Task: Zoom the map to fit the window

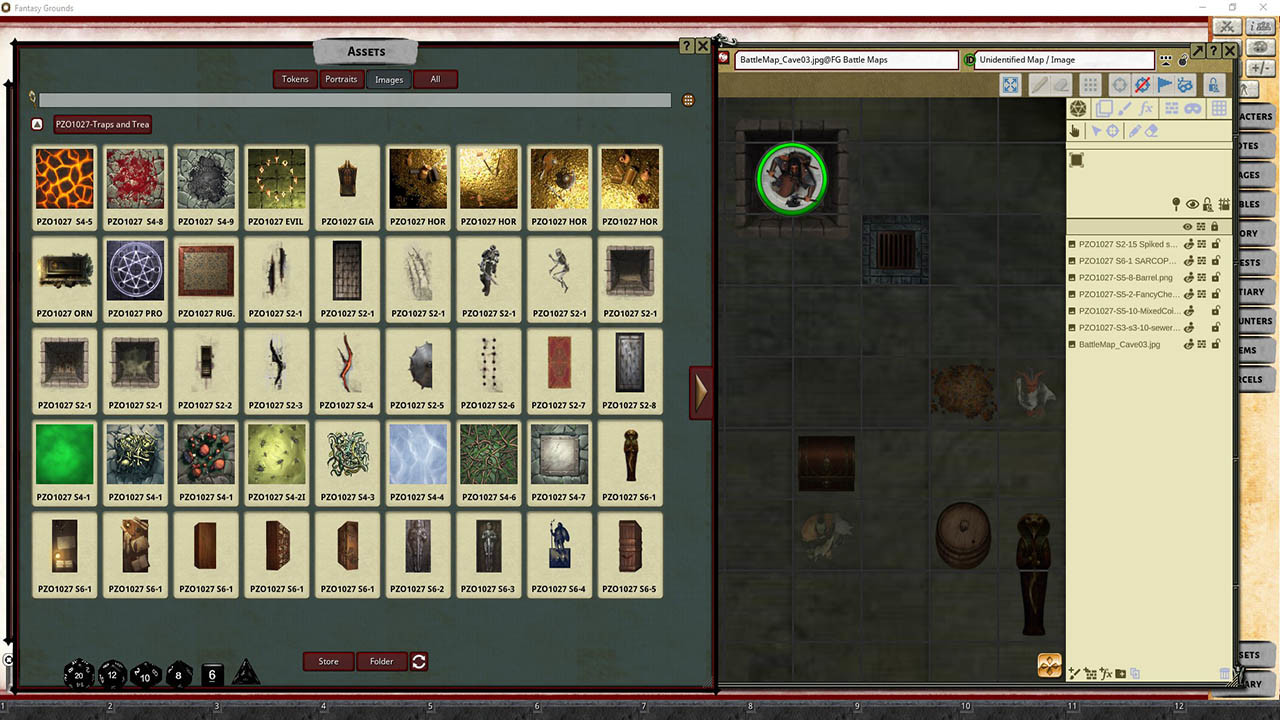Action: coord(1011,85)
